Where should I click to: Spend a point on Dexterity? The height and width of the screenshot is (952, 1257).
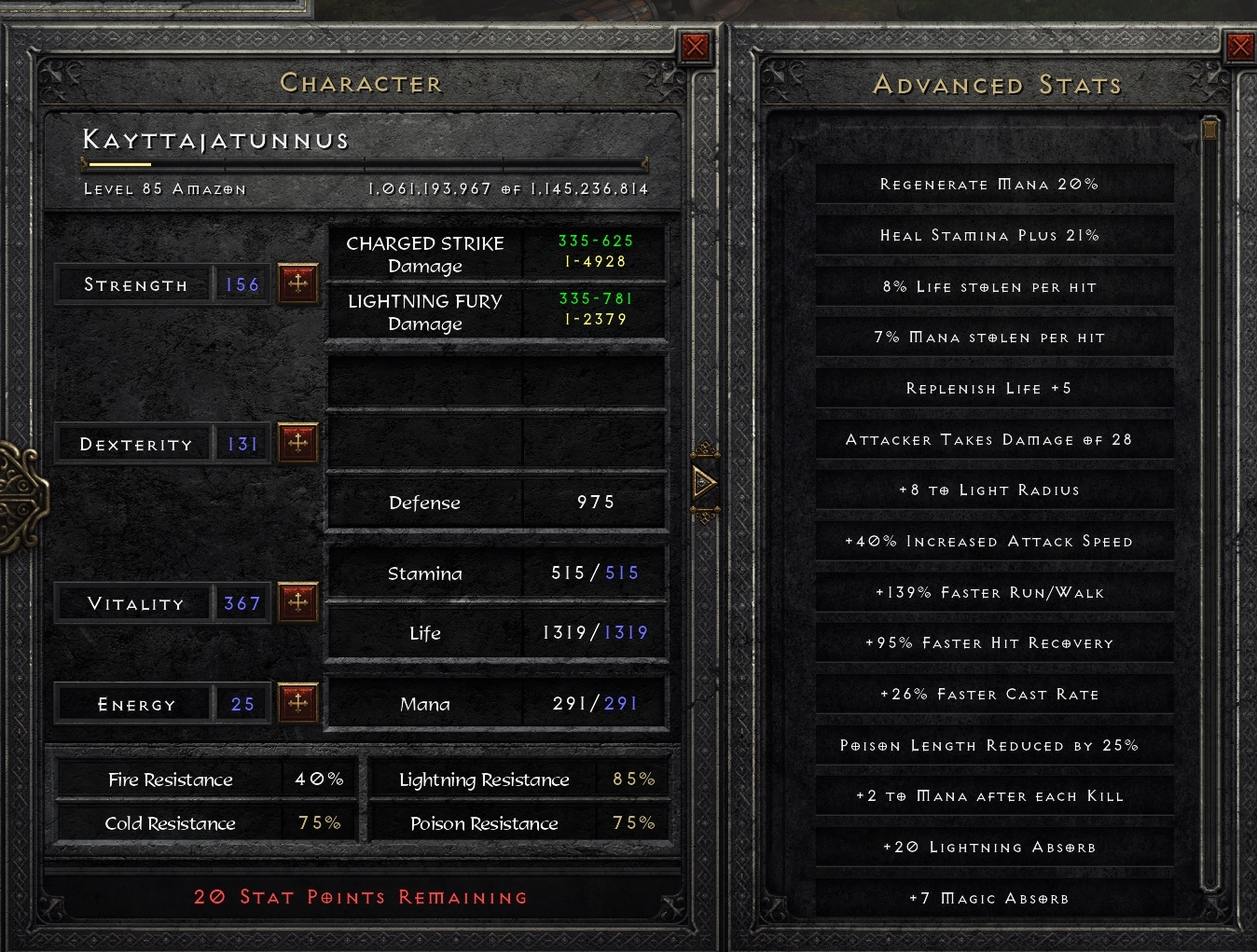[298, 443]
